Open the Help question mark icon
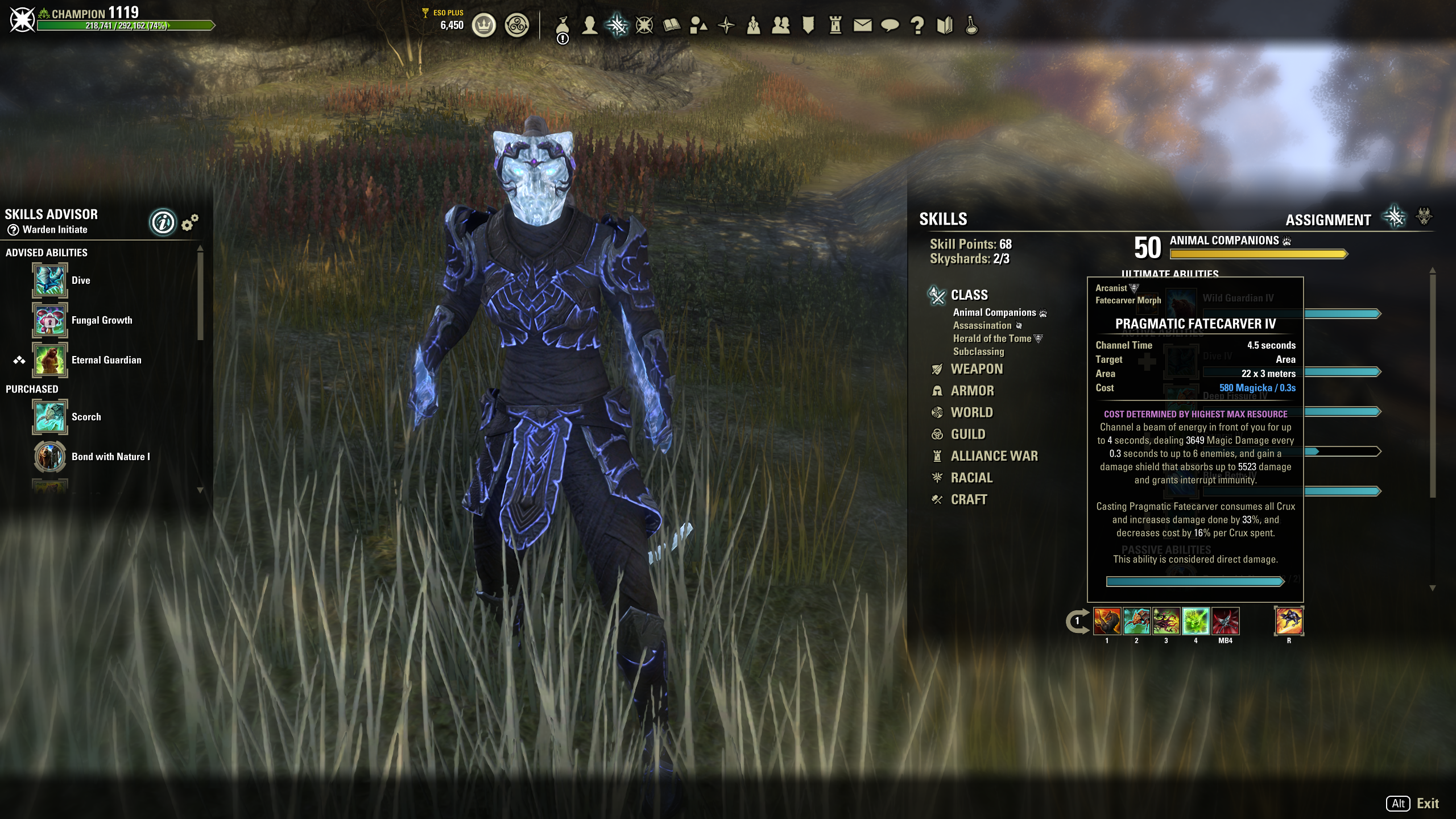 pyautogui.click(x=917, y=26)
